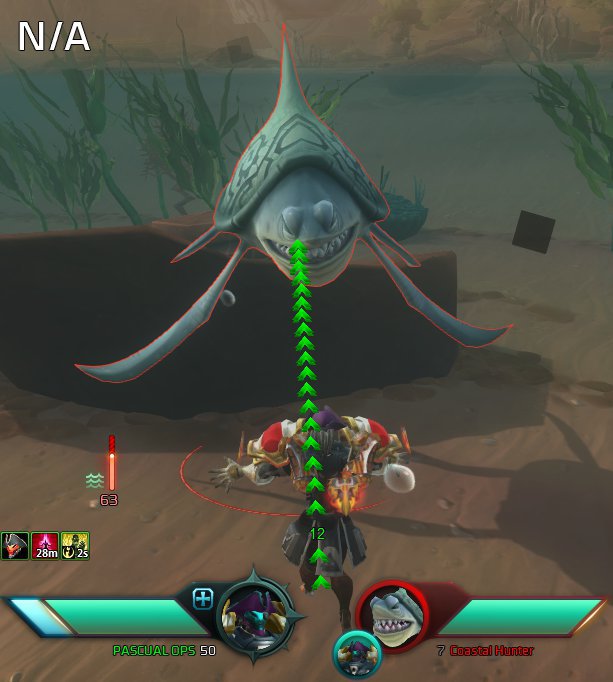Inspect the red buff icon showing 28m
613x682 pixels.
pyautogui.click(x=45, y=545)
